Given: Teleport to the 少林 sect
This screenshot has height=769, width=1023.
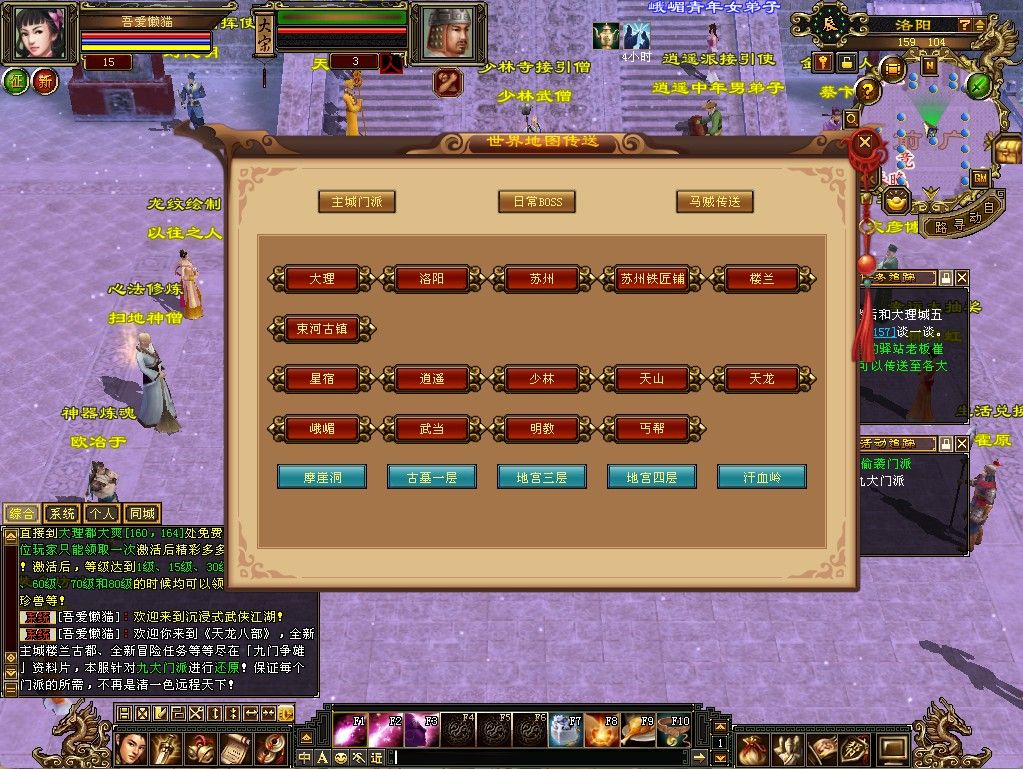Looking at the screenshot, I should [542, 379].
